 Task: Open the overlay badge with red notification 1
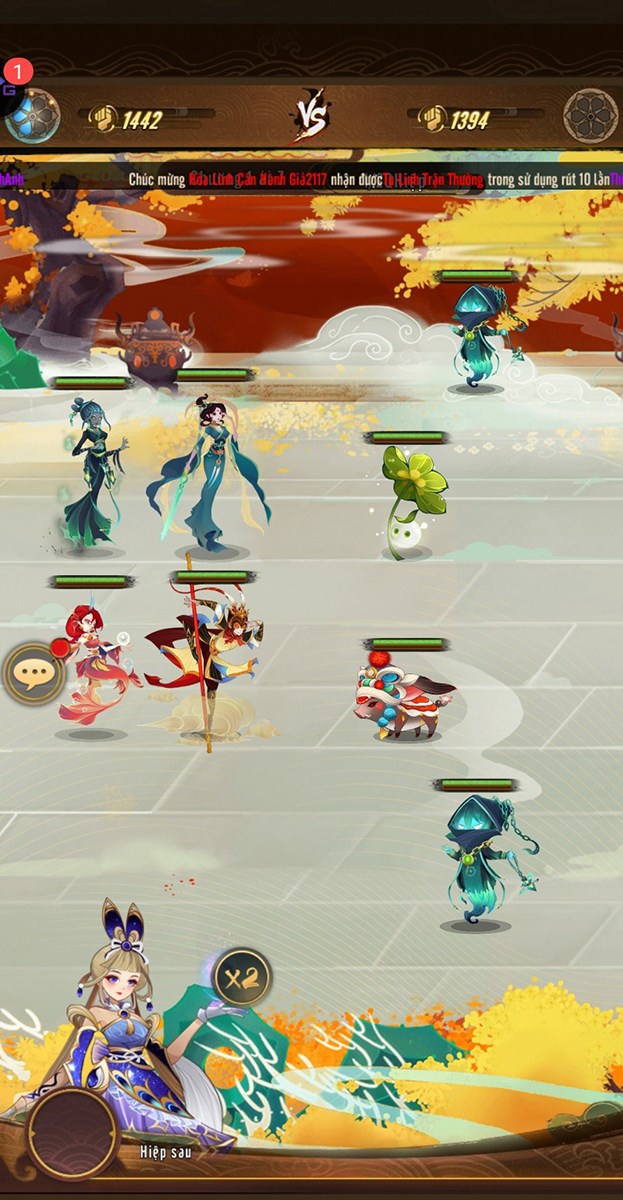(x=12, y=80)
